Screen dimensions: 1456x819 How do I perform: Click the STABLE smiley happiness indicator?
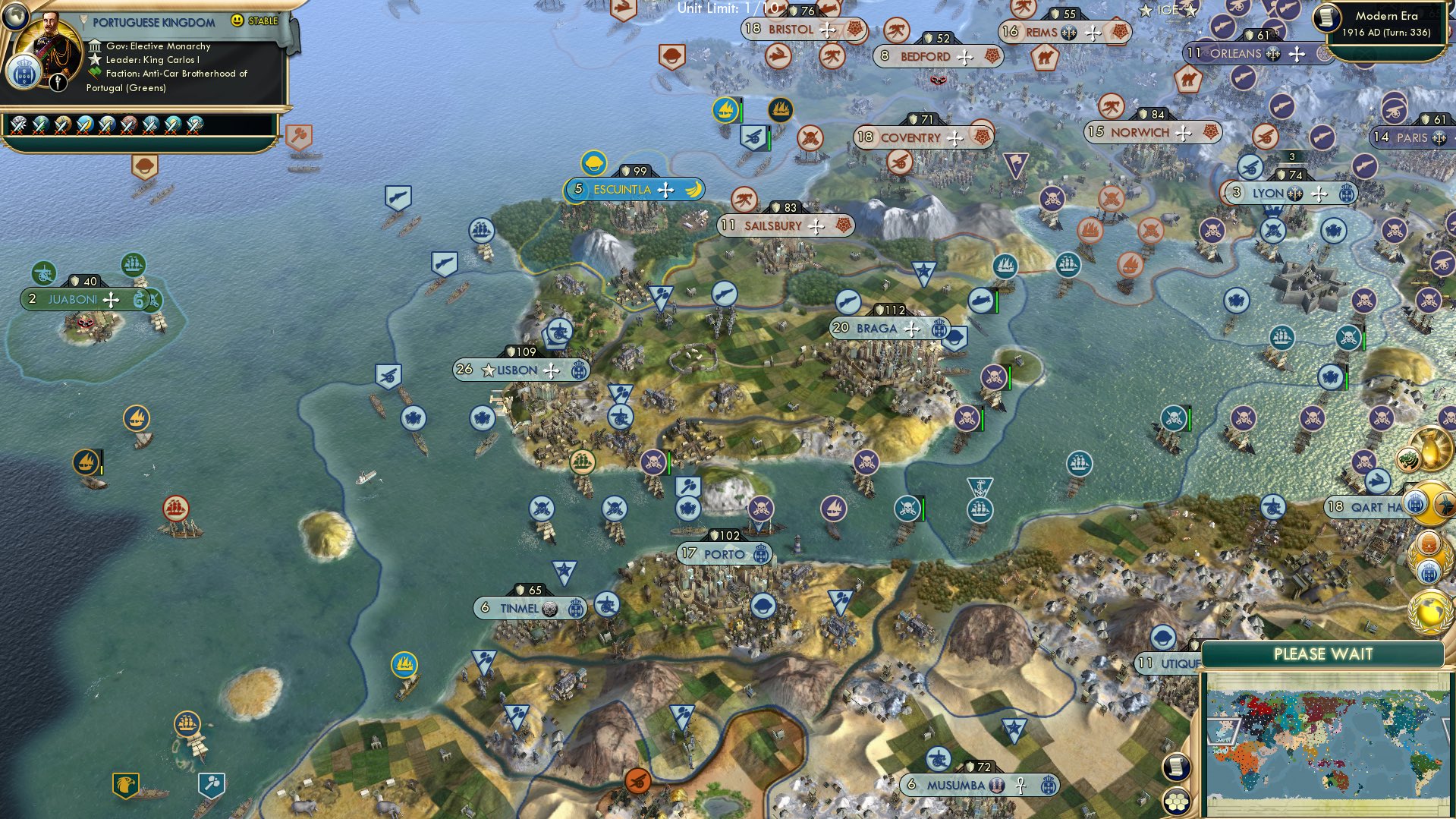click(x=237, y=21)
